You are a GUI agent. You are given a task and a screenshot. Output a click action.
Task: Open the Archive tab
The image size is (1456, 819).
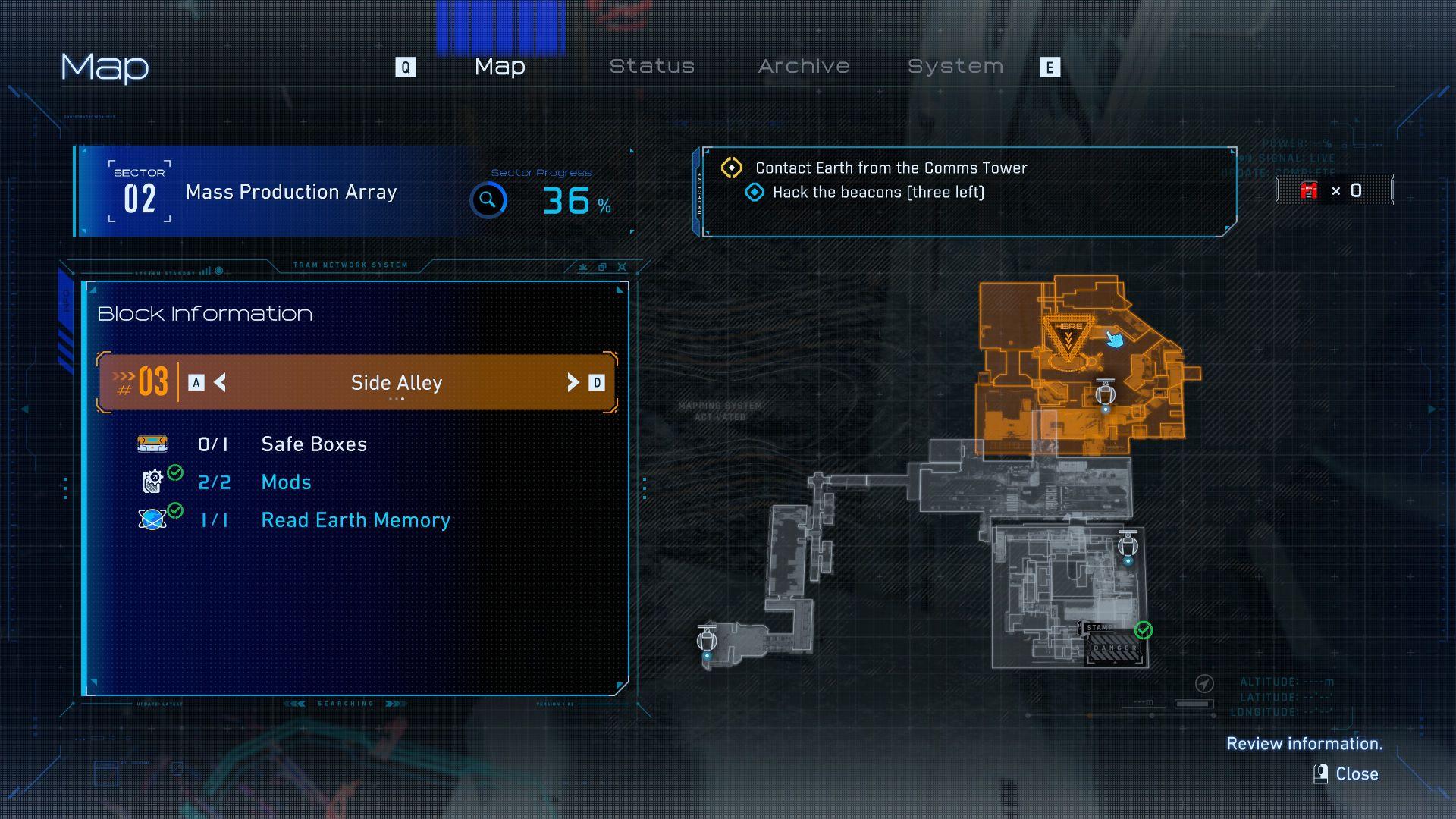(x=803, y=67)
